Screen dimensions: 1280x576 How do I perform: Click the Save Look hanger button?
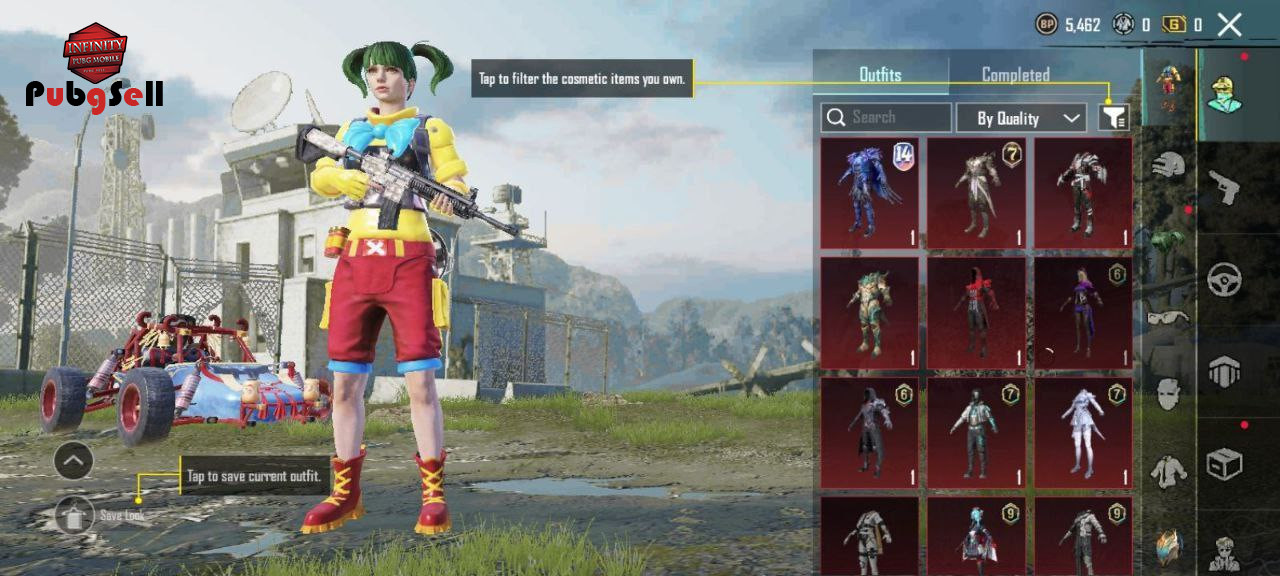coord(74,515)
